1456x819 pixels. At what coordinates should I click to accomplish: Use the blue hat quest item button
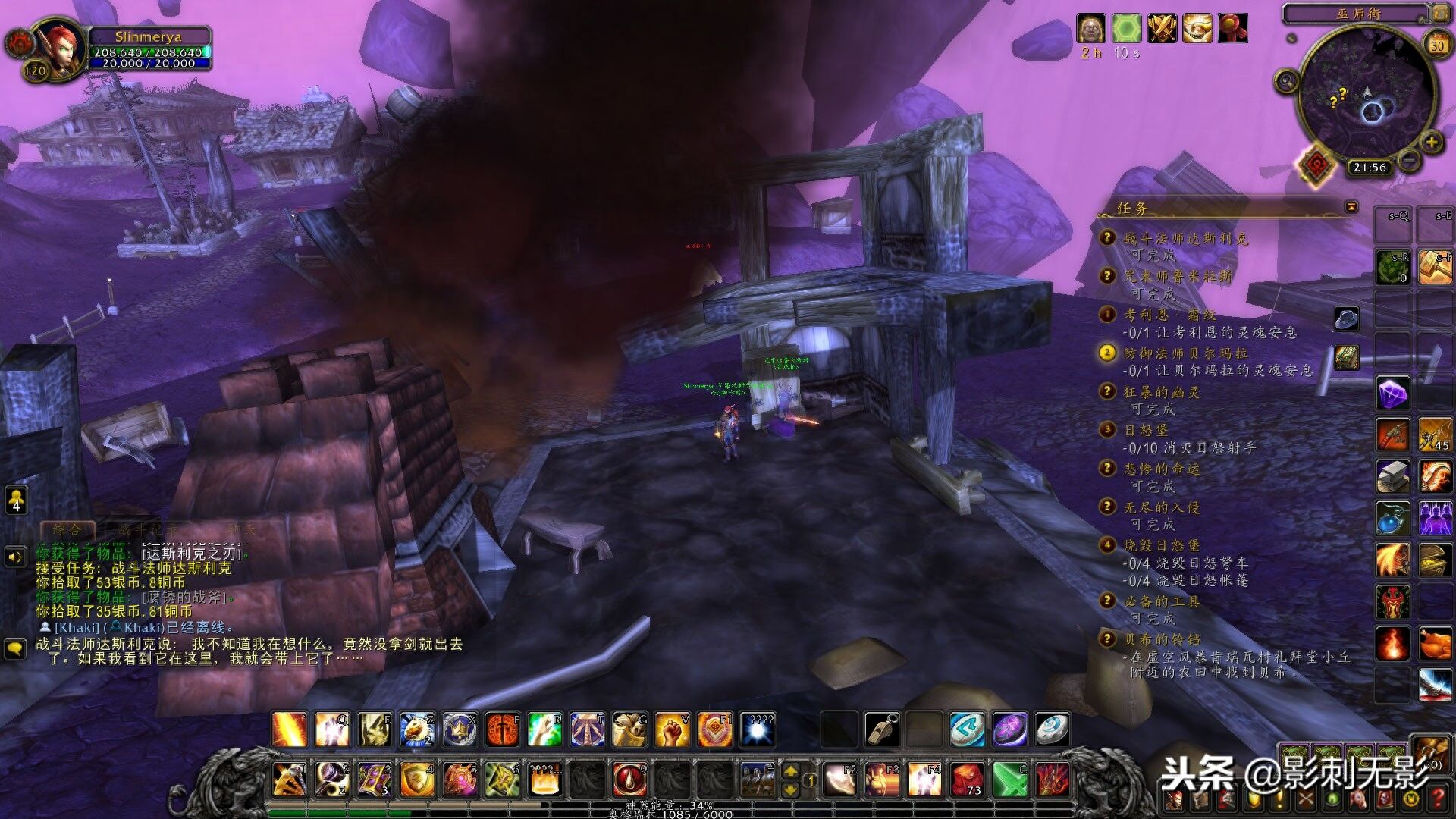click(1347, 318)
